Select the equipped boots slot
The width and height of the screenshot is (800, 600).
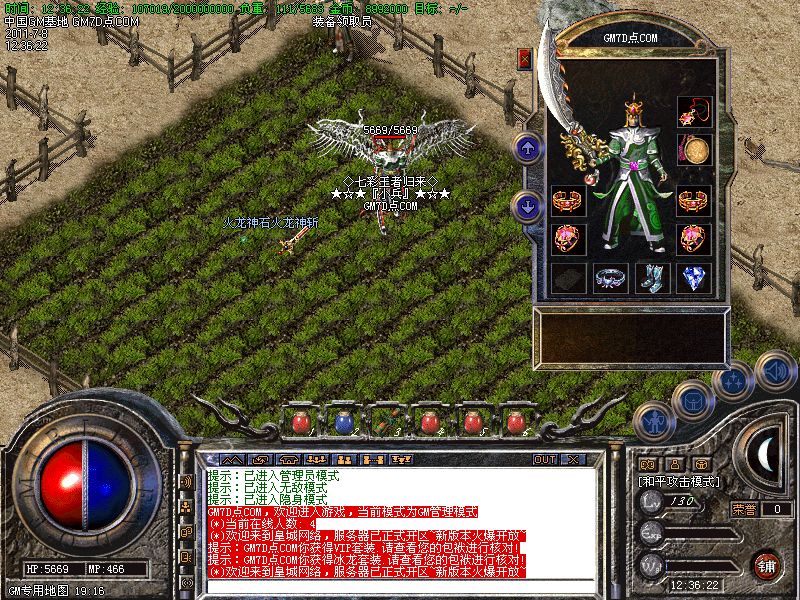[651, 277]
